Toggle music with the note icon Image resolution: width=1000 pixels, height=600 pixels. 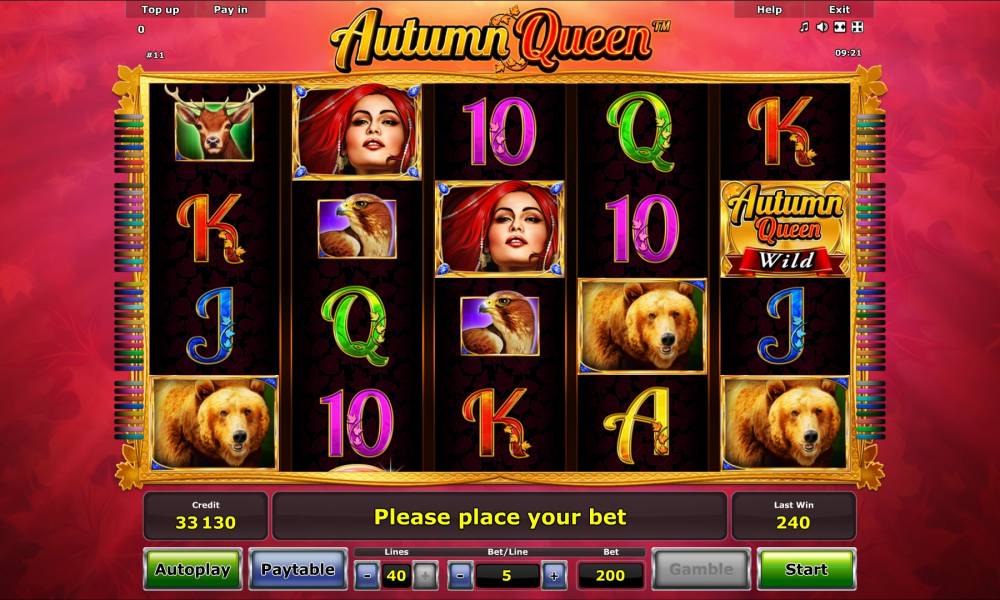(804, 27)
